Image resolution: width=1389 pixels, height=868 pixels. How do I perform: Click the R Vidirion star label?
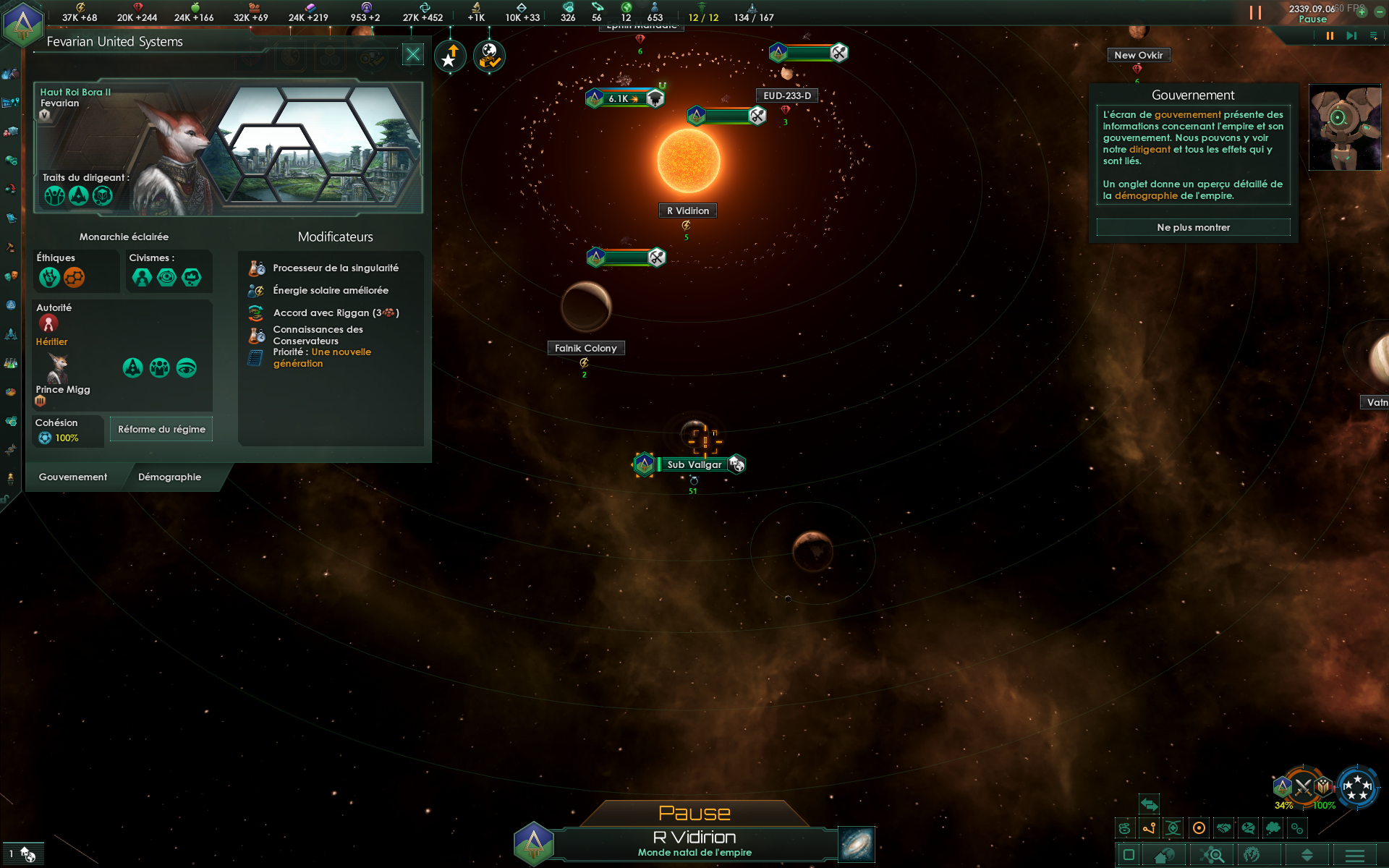pyautogui.click(x=688, y=210)
